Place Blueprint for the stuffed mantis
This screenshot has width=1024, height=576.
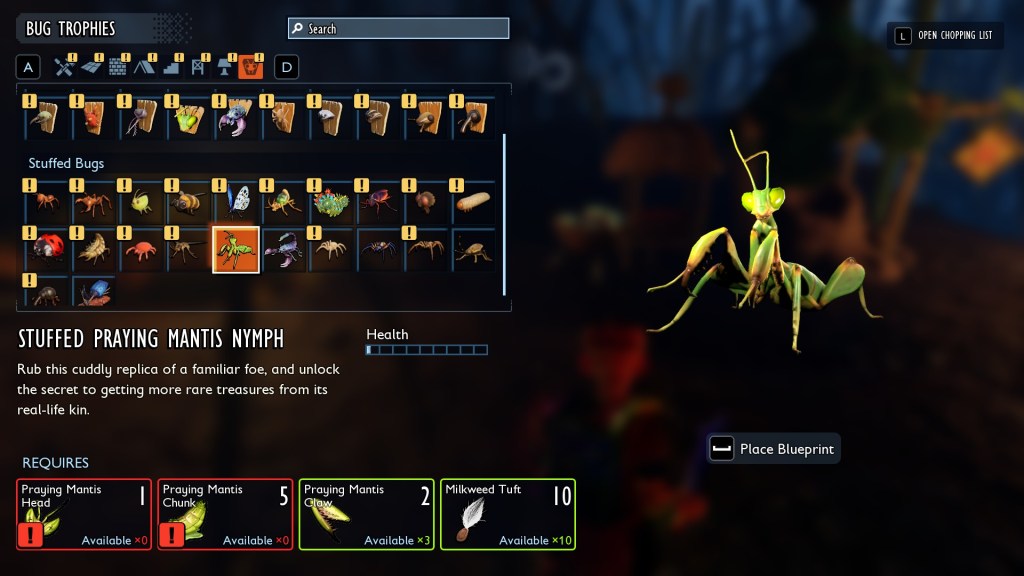[773, 449]
